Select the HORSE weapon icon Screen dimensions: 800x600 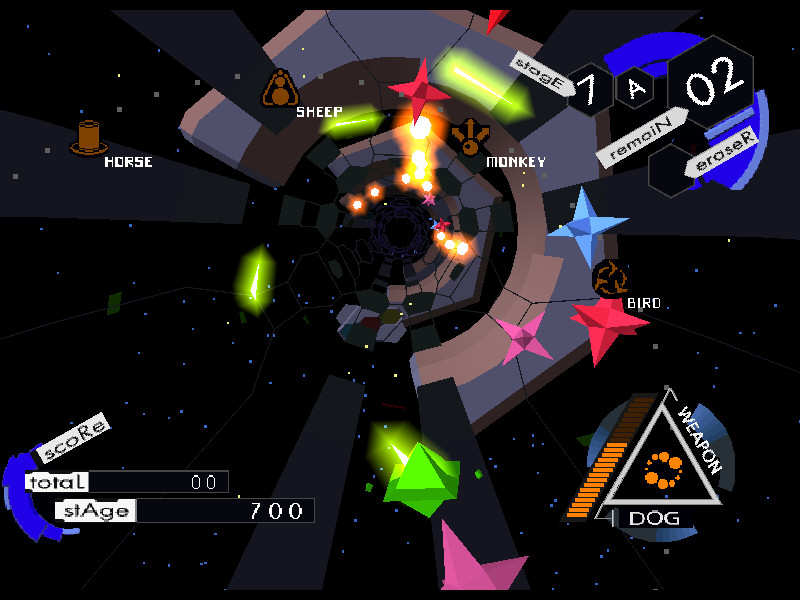pyautogui.click(x=89, y=137)
